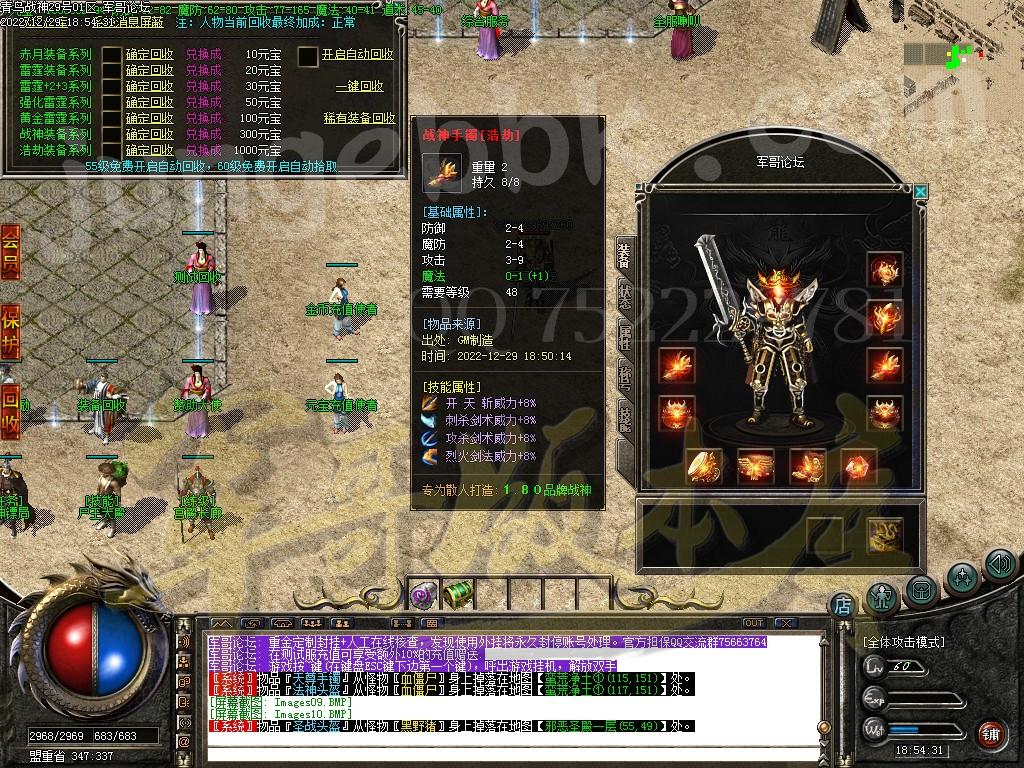Toggle the 开启自动回收 auto-recycle checkbox
Image resolution: width=1024 pixels, height=768 pixels.
308,56
